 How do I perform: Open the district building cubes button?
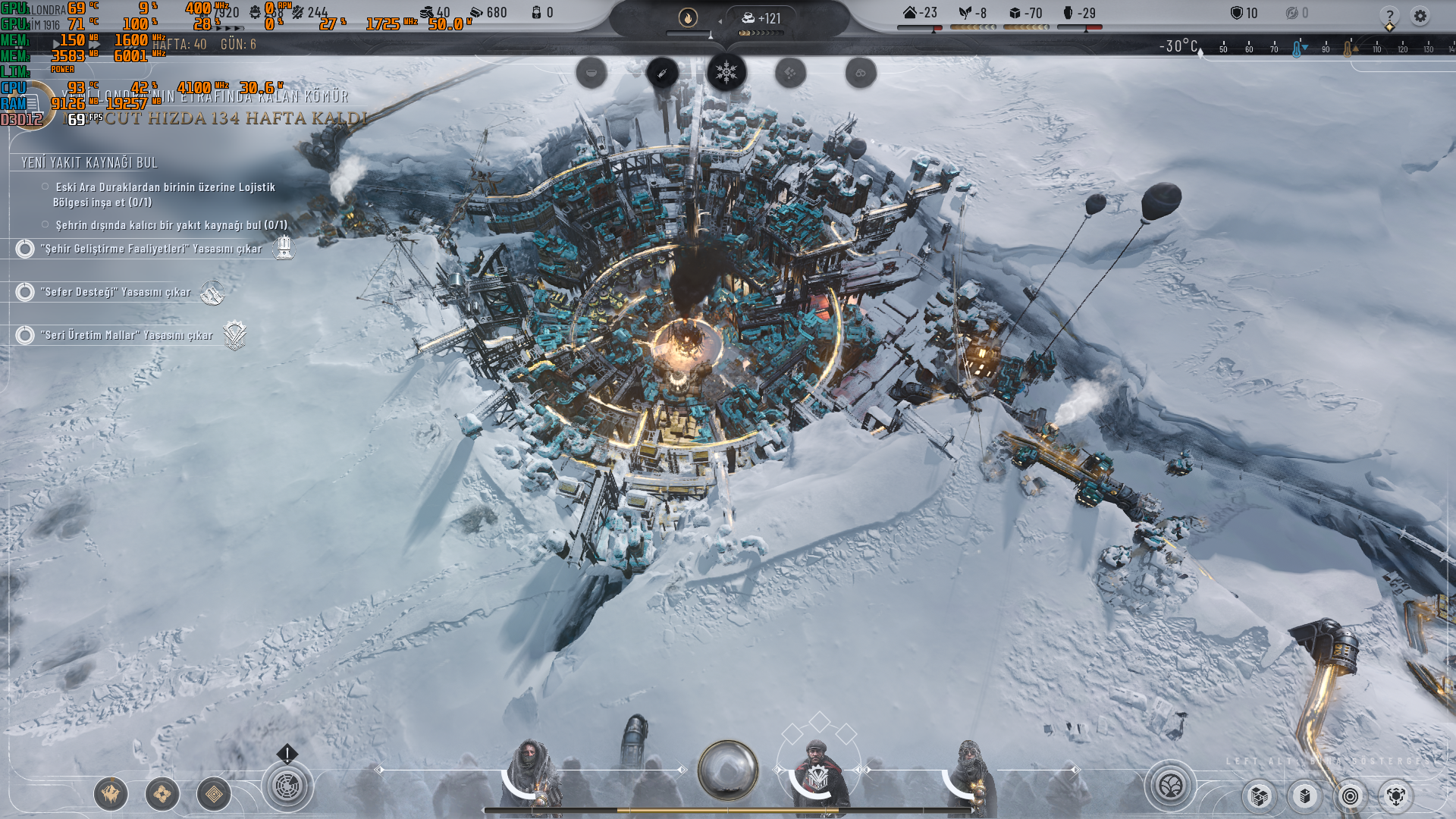click(x=1260, y=796)
